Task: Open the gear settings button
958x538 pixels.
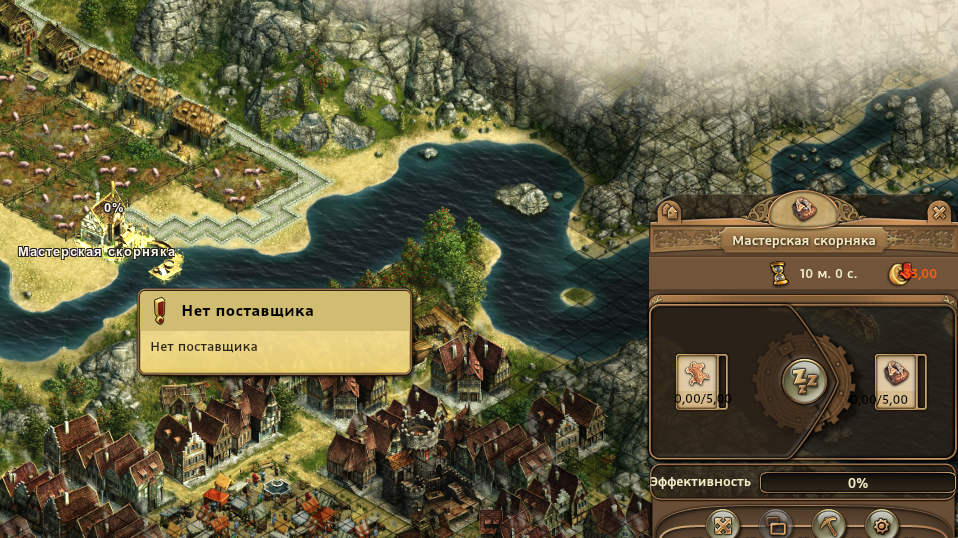Action: pos(881,524)
